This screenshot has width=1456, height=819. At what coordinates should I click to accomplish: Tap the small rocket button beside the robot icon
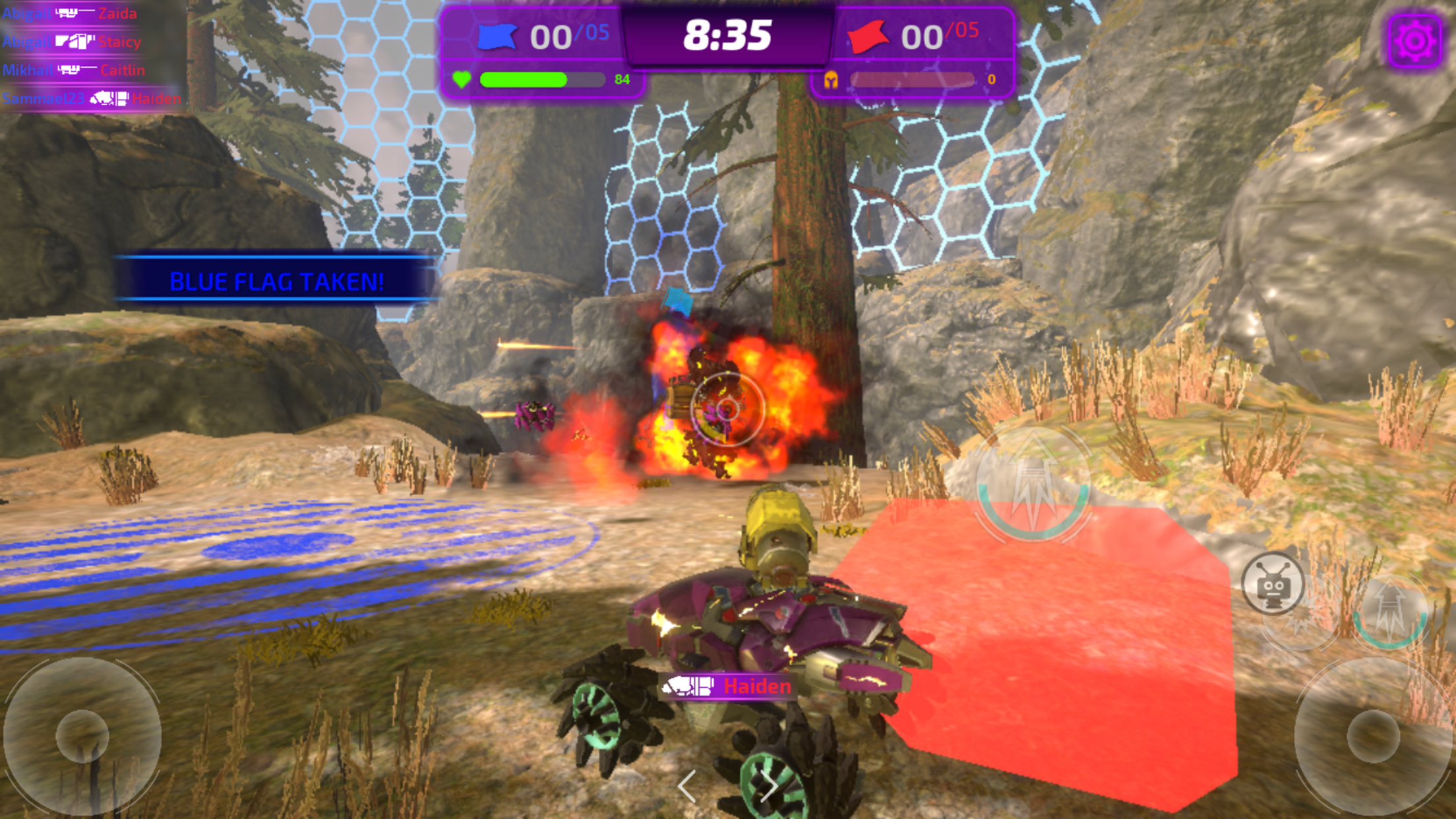[x=1391, y=611]
